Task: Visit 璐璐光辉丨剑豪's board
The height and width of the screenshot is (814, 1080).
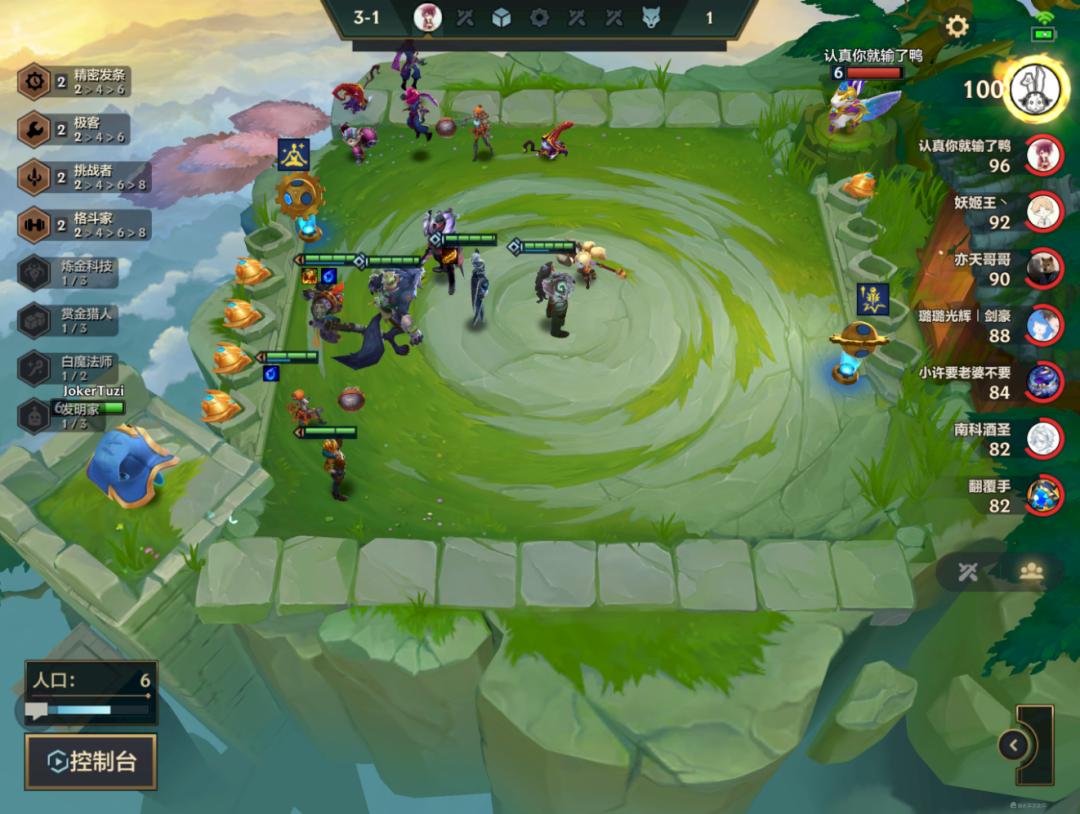Action: (1044, 325)
